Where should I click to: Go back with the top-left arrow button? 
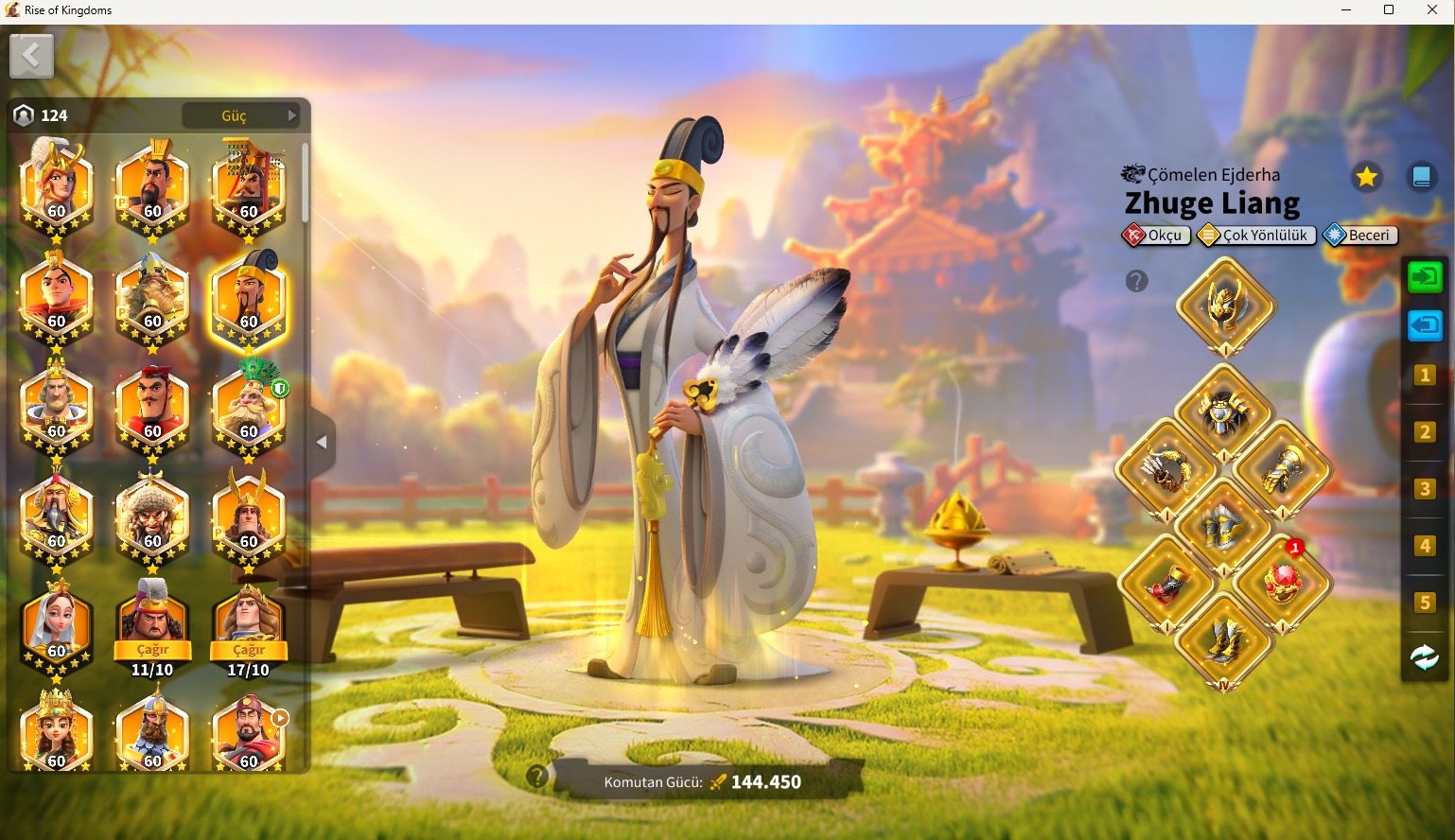(31, 57)
